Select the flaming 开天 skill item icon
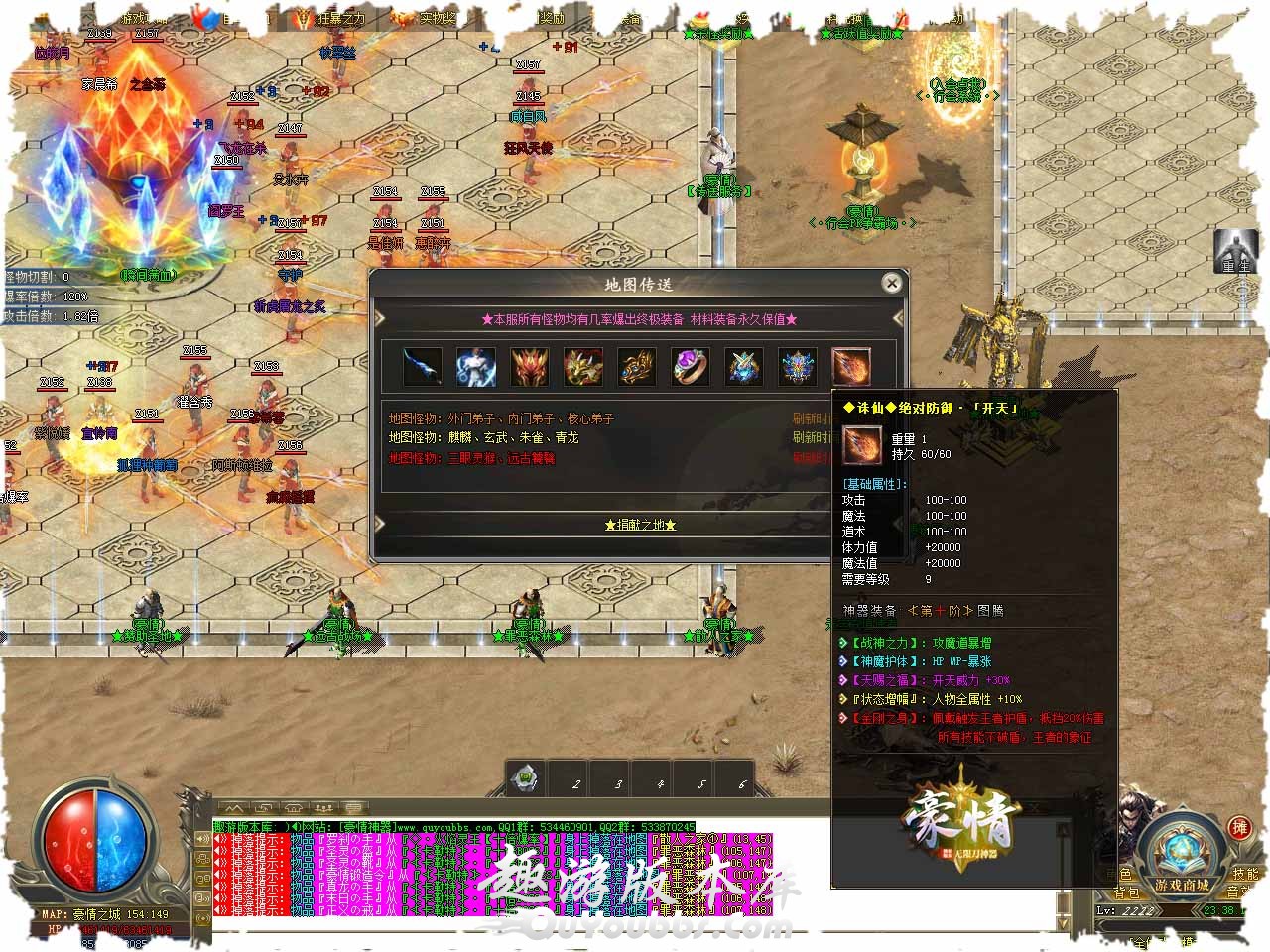 click(851, 367)
